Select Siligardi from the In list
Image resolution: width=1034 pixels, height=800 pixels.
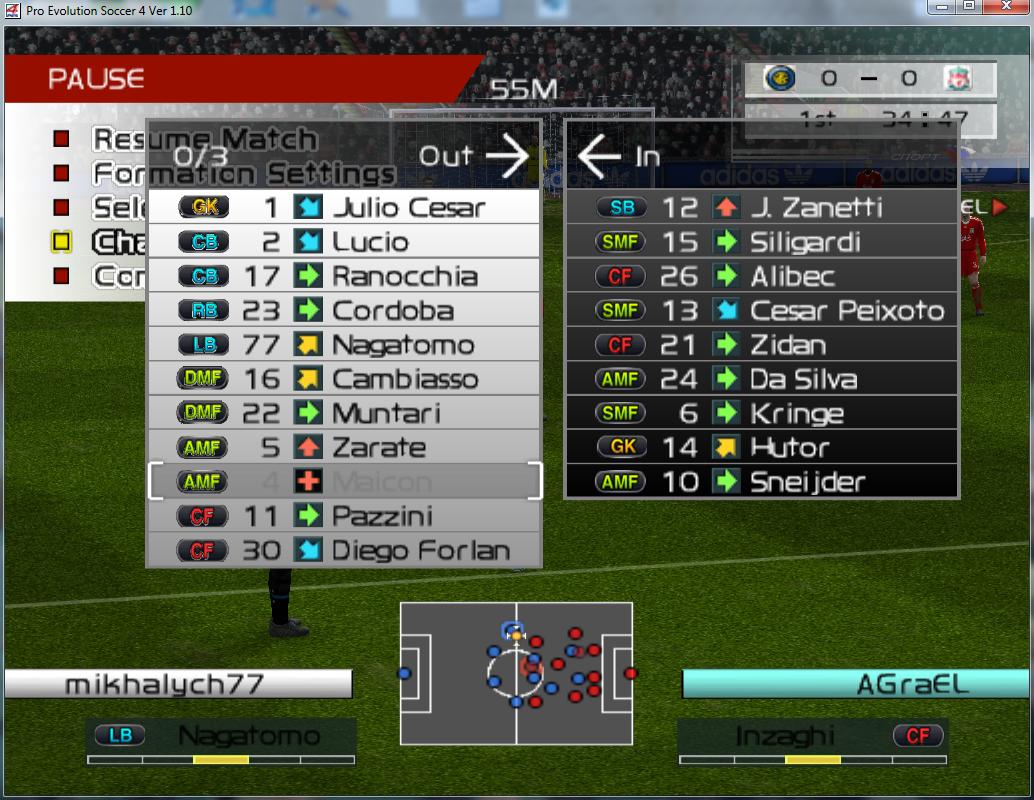(761, 242)
